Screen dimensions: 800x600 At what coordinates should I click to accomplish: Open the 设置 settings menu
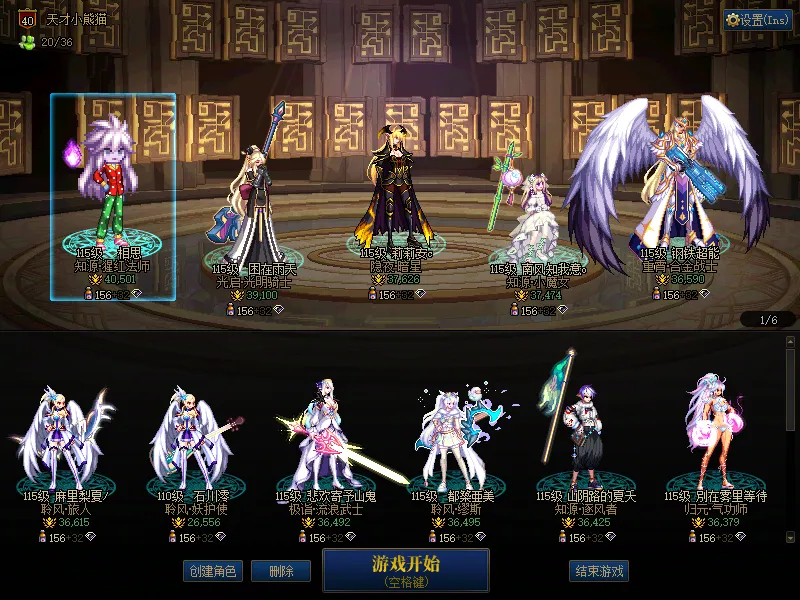point(758,20)
